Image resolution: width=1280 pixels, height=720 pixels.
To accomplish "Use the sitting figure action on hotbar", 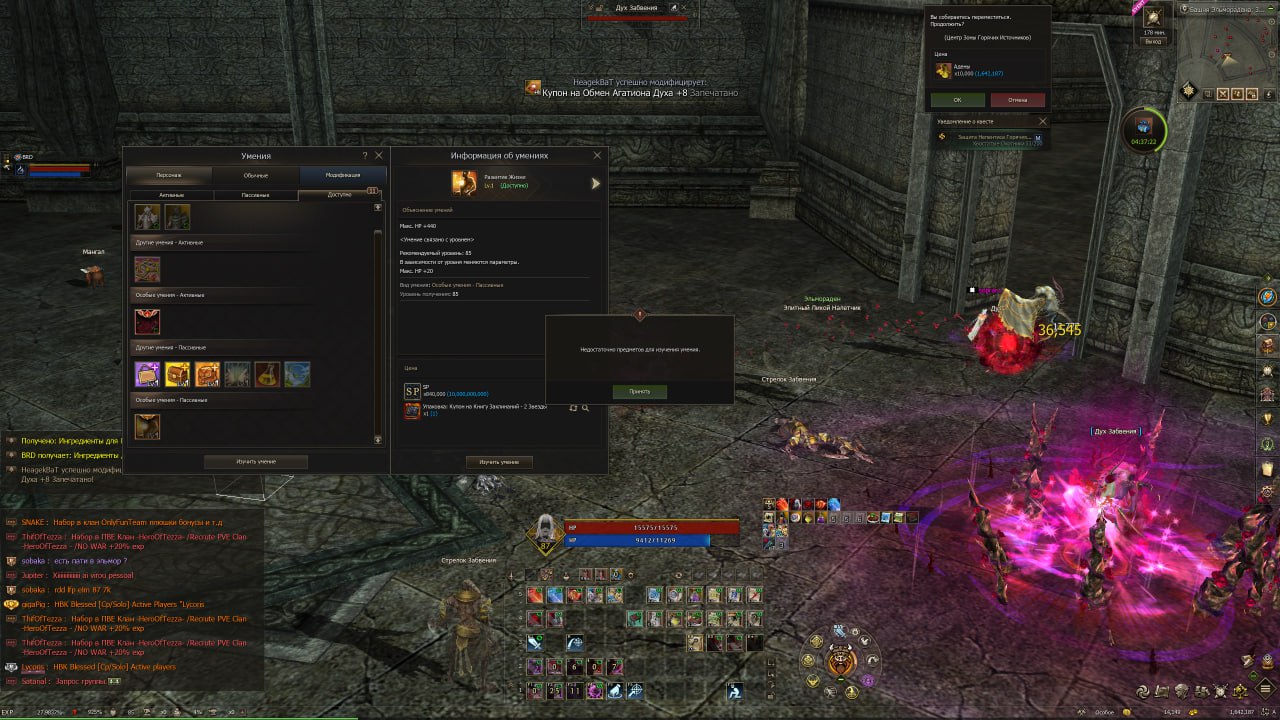I will (735, 691).
